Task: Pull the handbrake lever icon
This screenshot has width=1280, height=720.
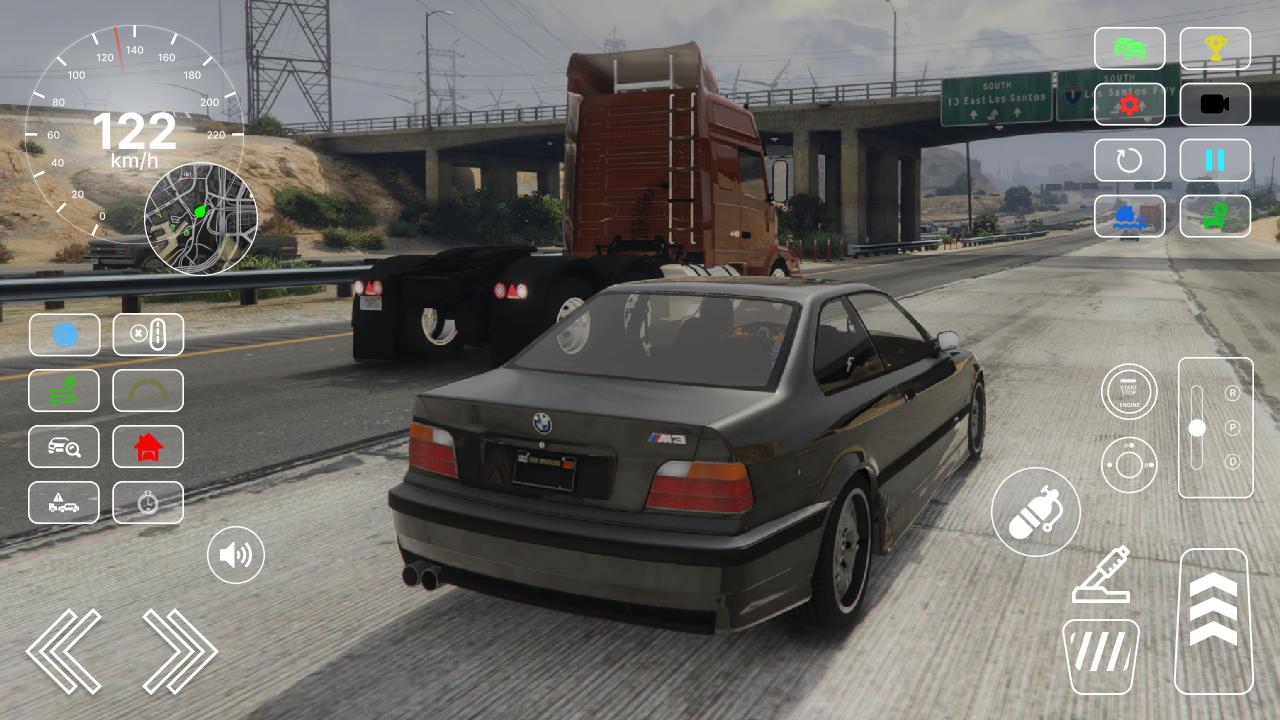Action: (x=1101, y=575)
